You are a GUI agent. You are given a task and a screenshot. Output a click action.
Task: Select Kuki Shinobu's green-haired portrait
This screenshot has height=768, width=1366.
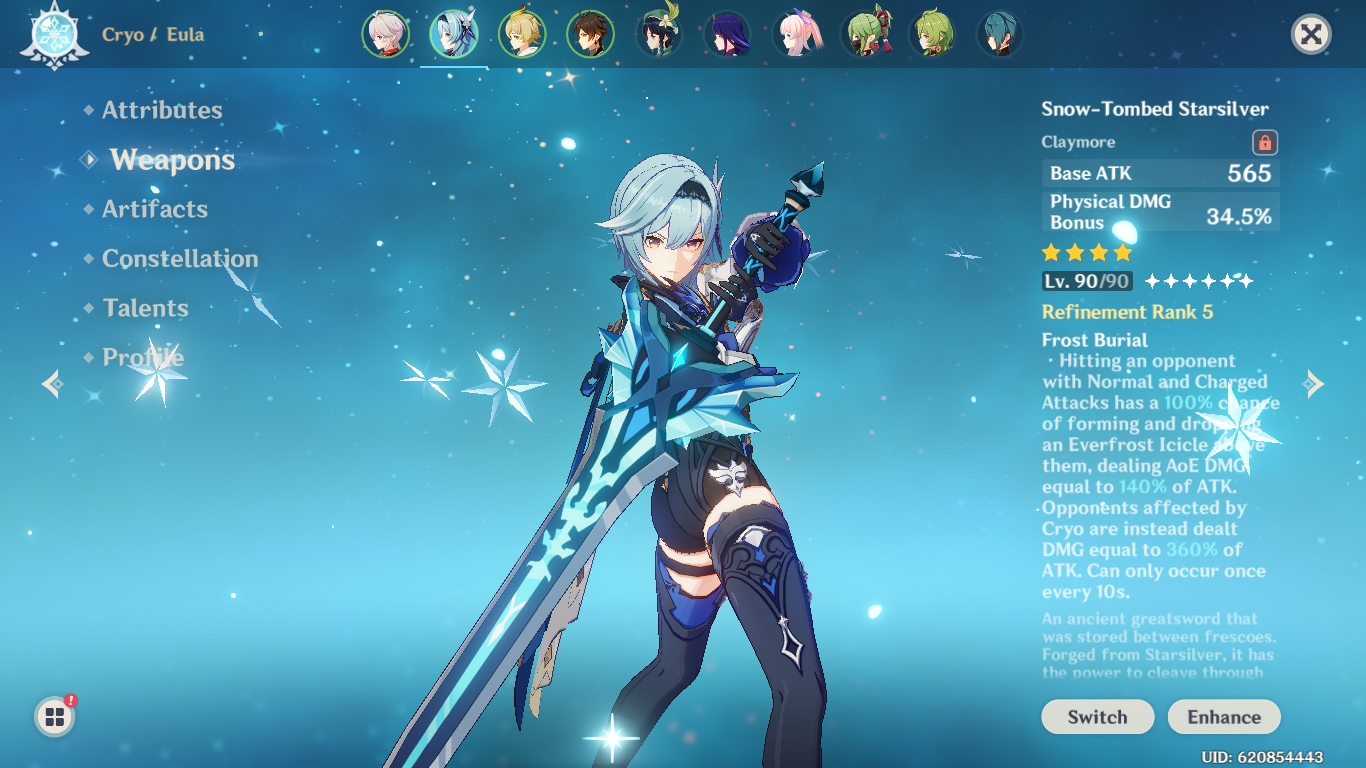pyautogui.click(x=864, y=32)
